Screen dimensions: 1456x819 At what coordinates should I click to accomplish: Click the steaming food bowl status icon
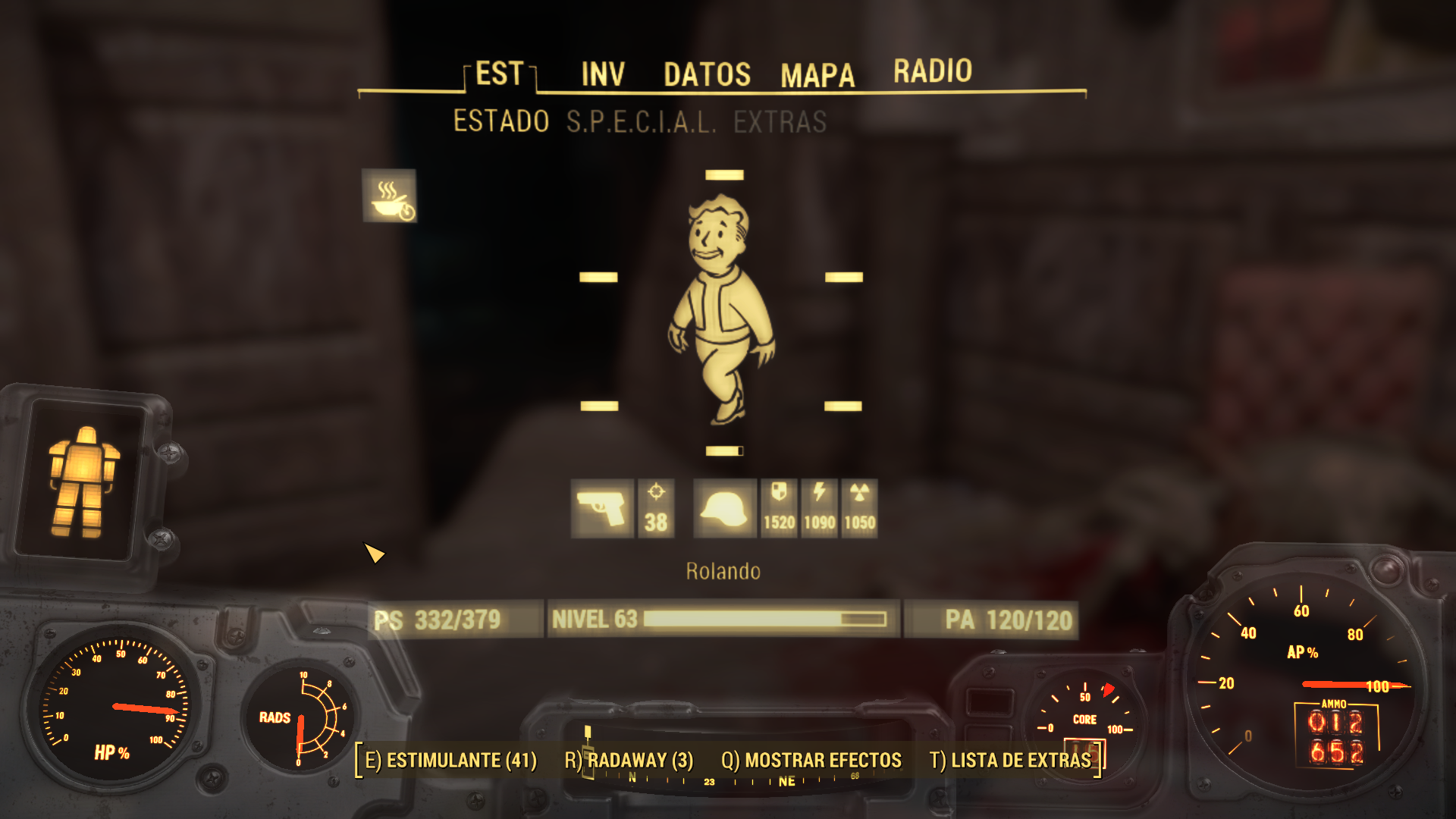pyautogui.click(x=389, y=196)
